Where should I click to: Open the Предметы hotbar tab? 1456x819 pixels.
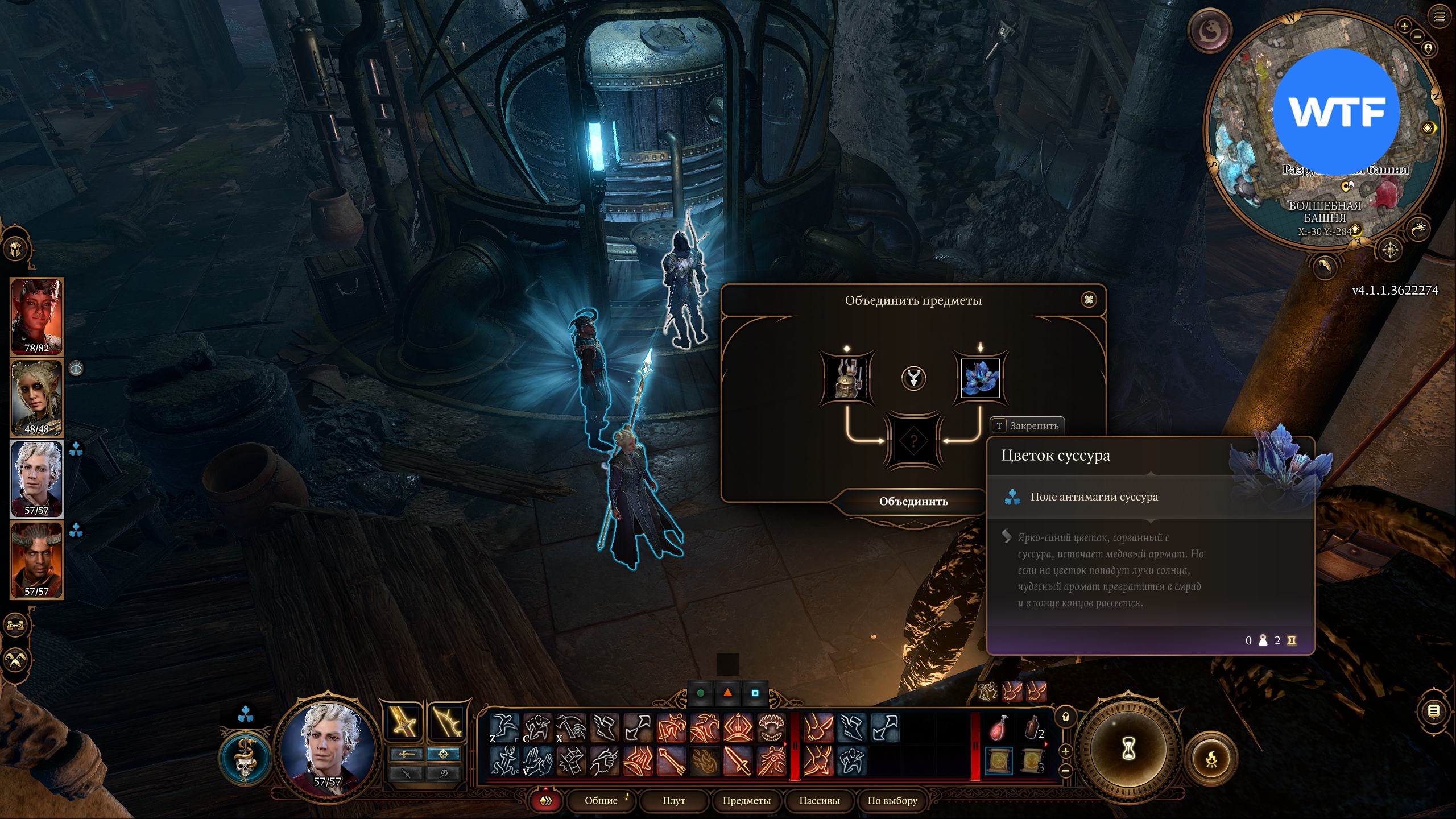click(x=746, y=801)
